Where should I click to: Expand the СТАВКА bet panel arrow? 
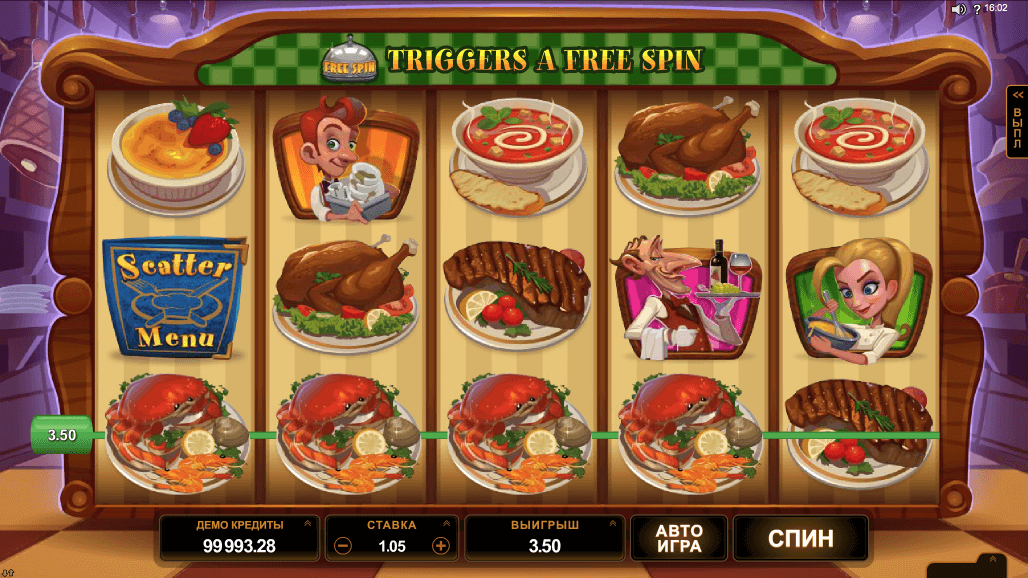click(x=448, y=523)
